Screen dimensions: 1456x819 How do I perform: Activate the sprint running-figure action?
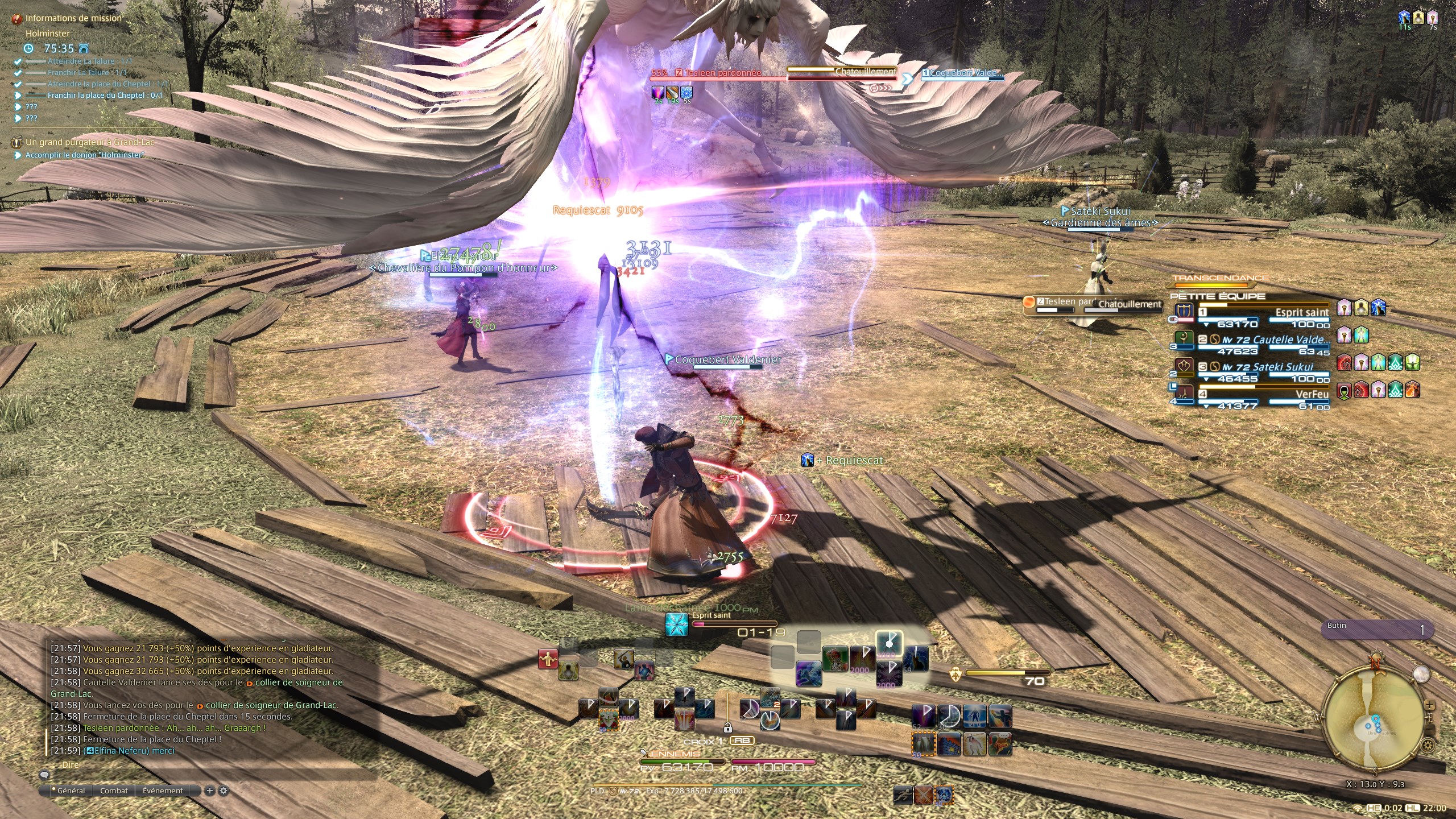tap(903, 795)
